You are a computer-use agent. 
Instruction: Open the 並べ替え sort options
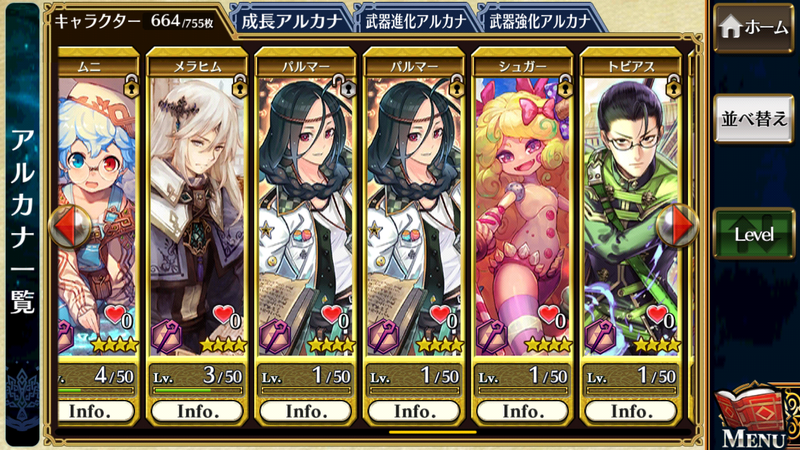753,120
